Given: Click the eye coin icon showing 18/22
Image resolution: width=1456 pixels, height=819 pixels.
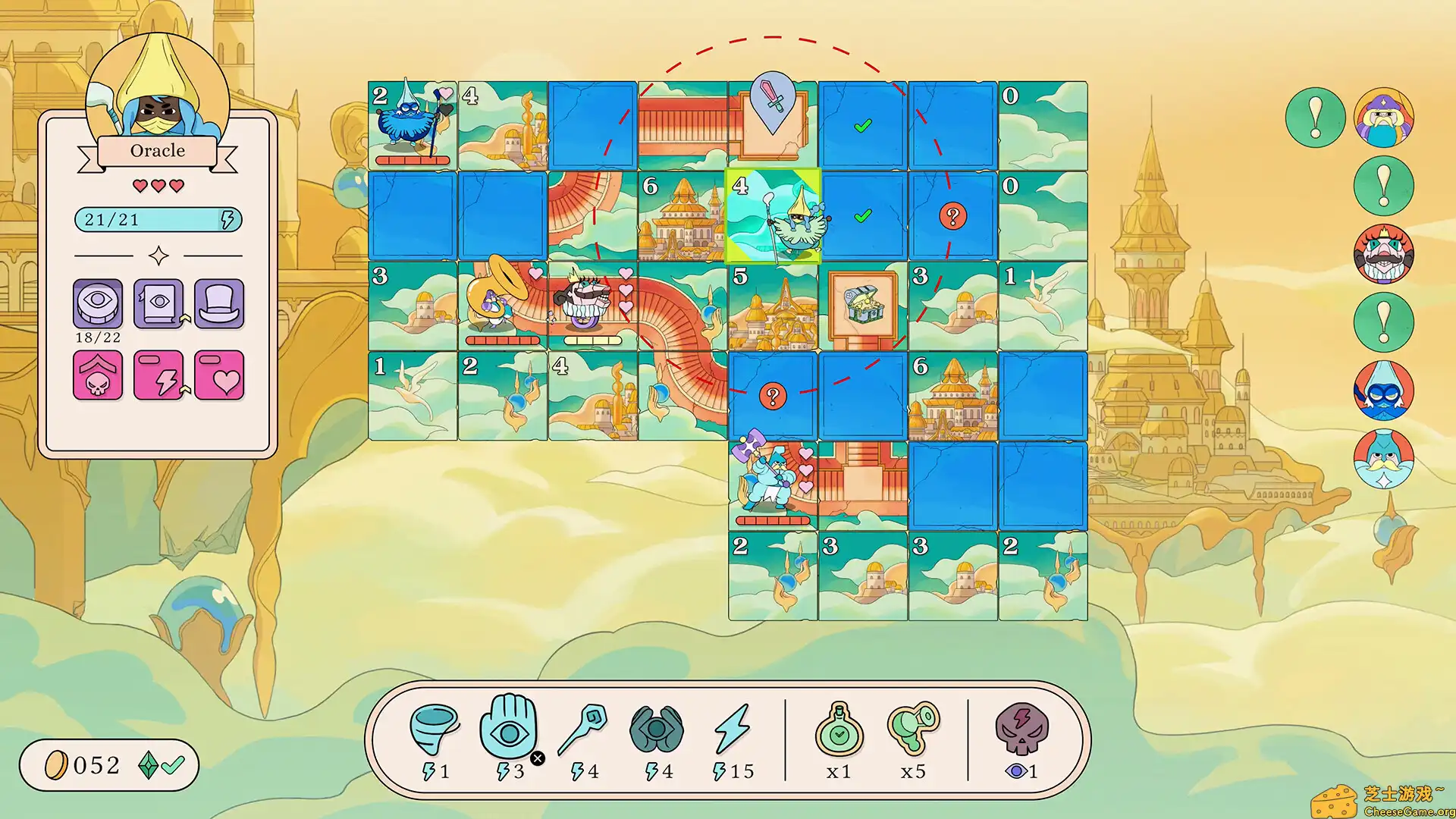Looking at the screenshot, I should (98, 304).
